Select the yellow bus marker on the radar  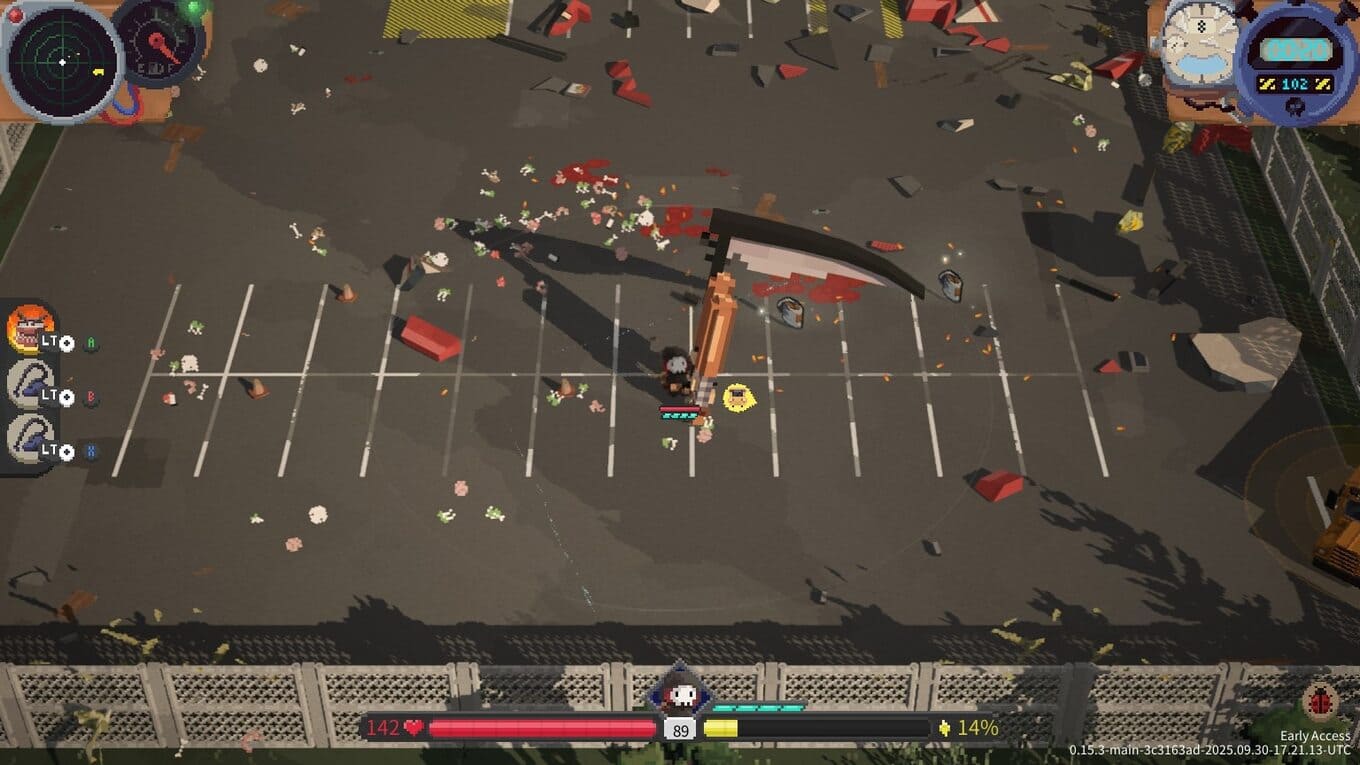(x=99, y=72)
